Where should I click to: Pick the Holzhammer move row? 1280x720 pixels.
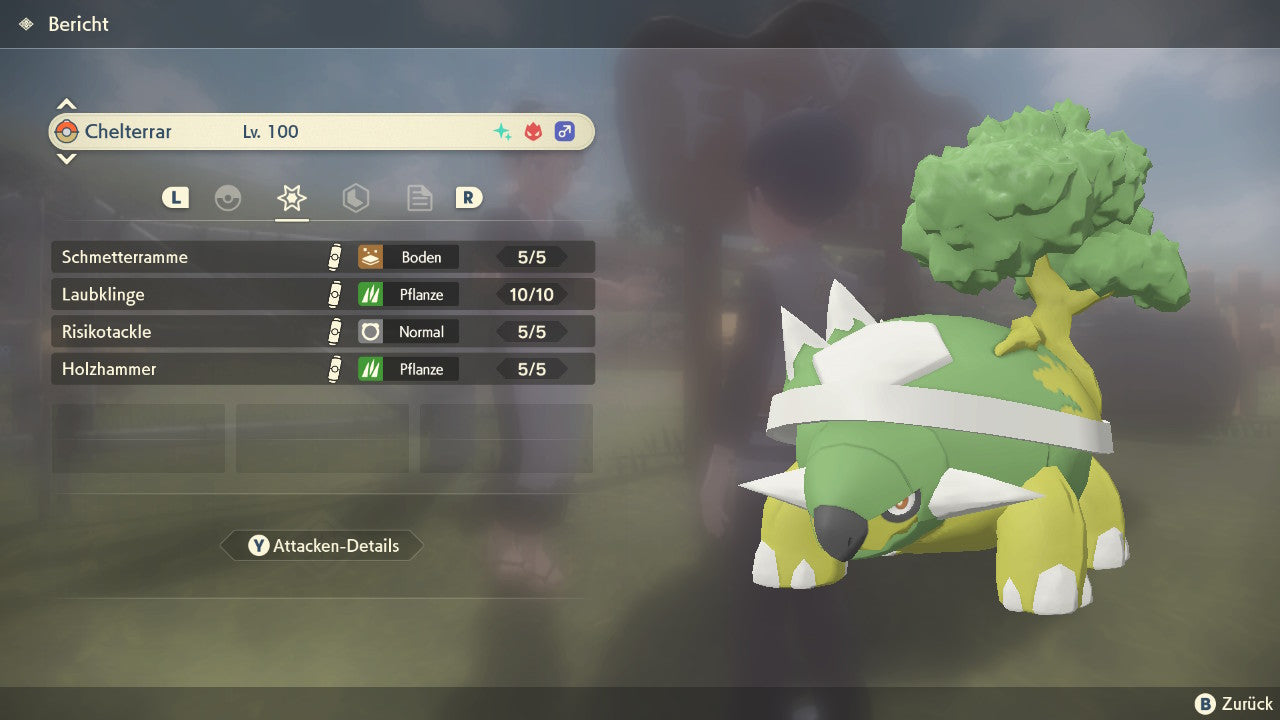[x=322, y=369]
